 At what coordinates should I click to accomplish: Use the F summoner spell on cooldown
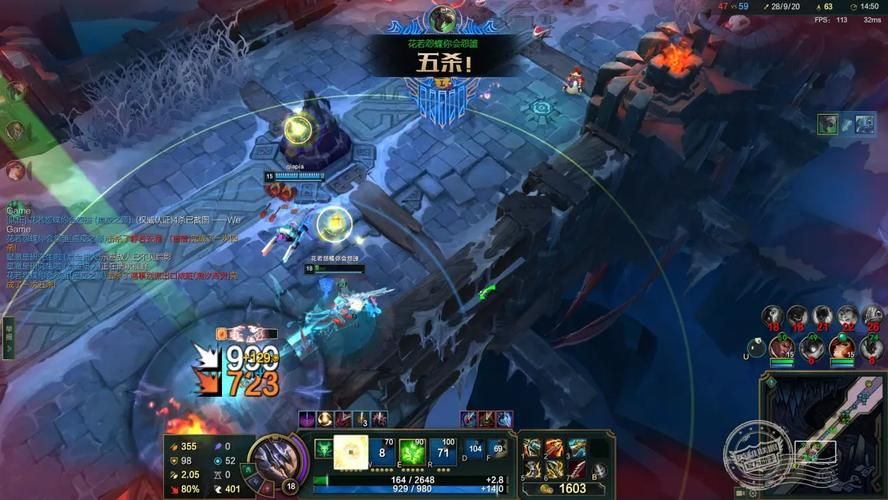pos(497,451)
